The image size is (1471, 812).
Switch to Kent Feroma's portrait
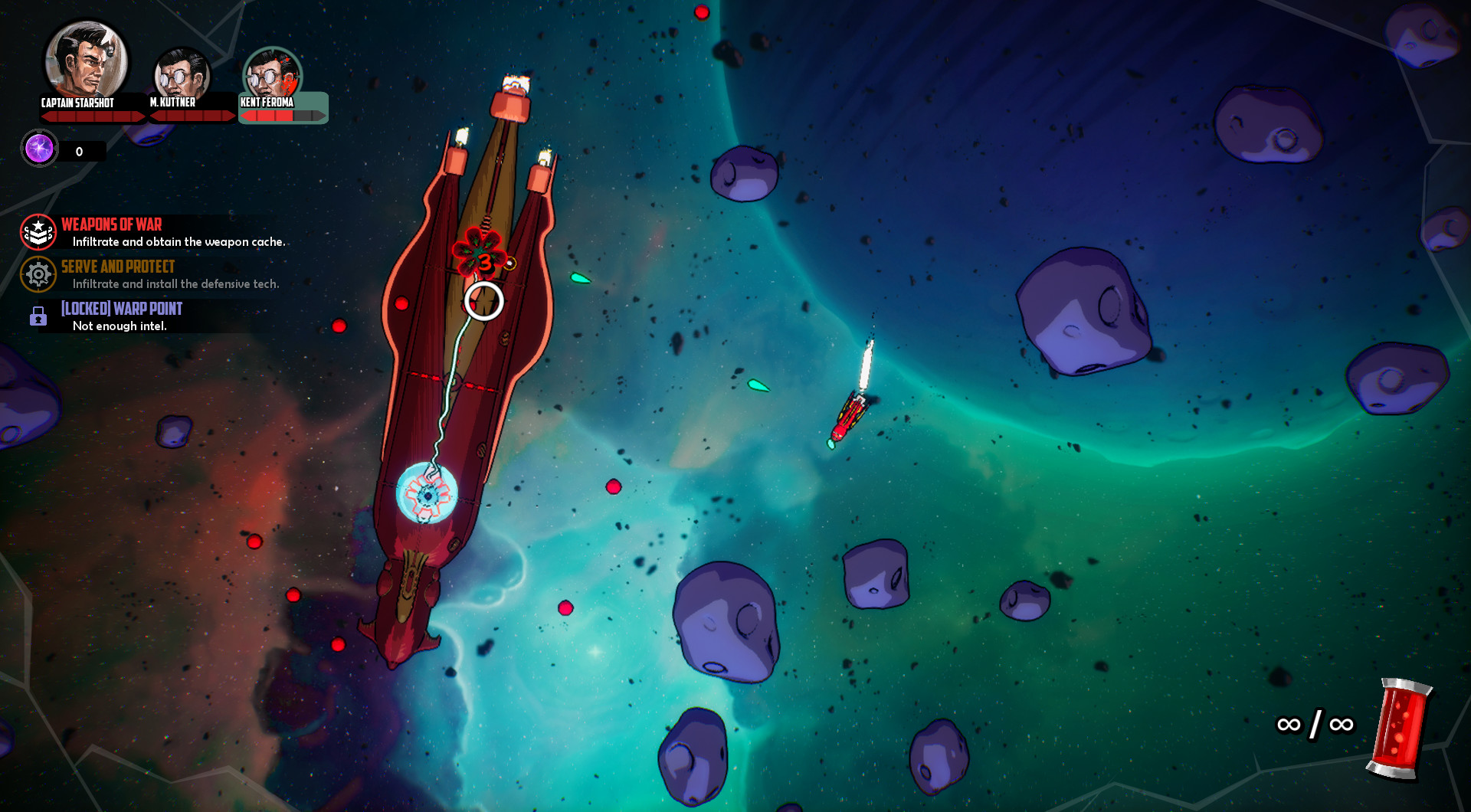coord(272,76)
